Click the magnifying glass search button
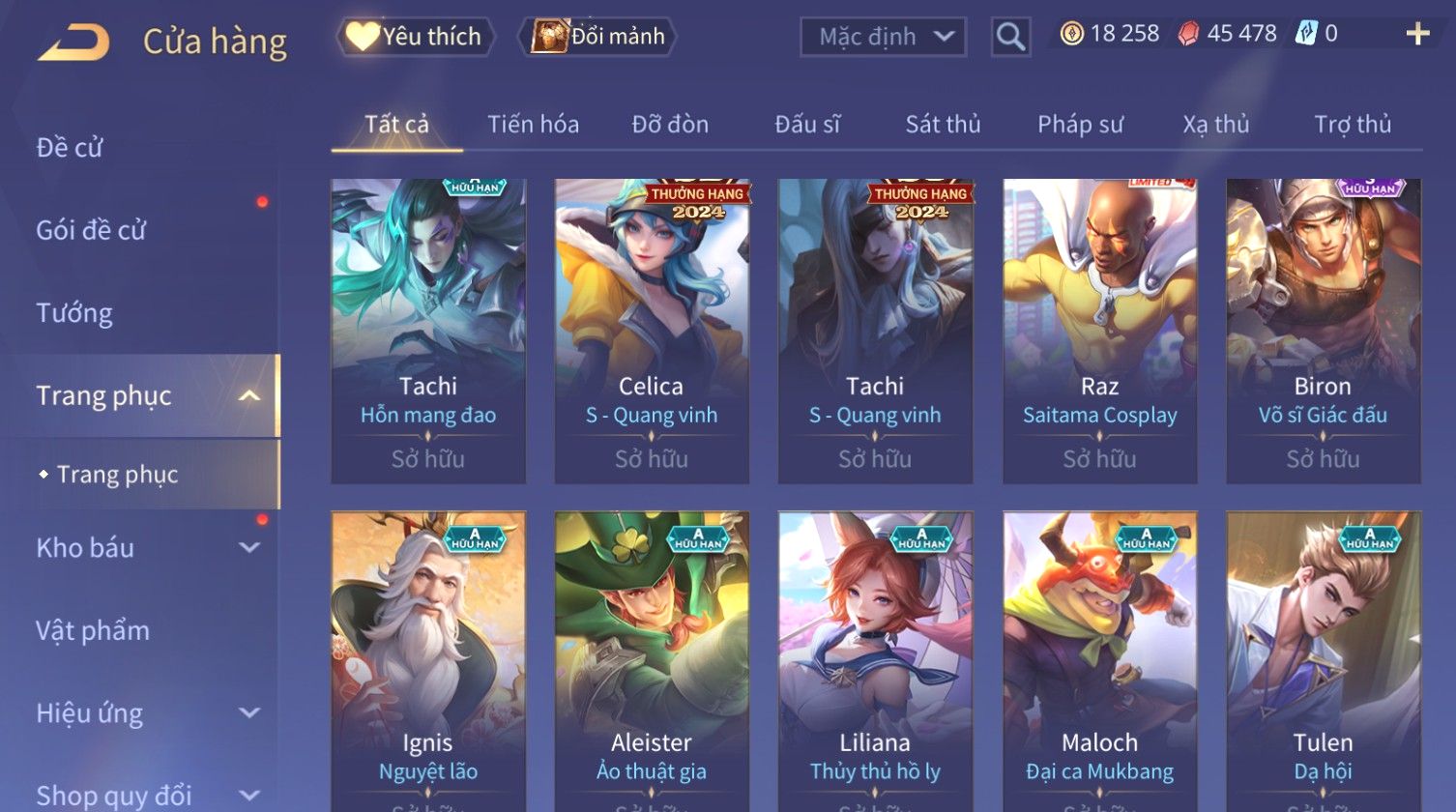The height and width of the screenshot is (812, 1456). [x=1010, y=37]
